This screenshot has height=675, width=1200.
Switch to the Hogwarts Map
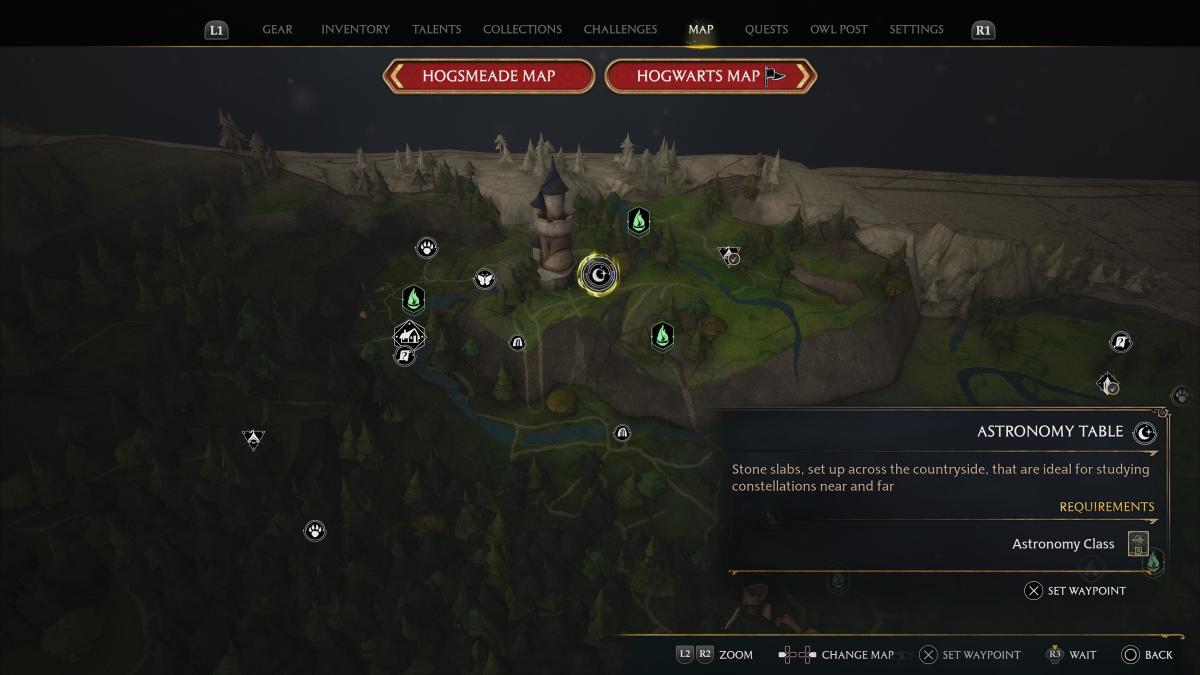coord(711,76)
